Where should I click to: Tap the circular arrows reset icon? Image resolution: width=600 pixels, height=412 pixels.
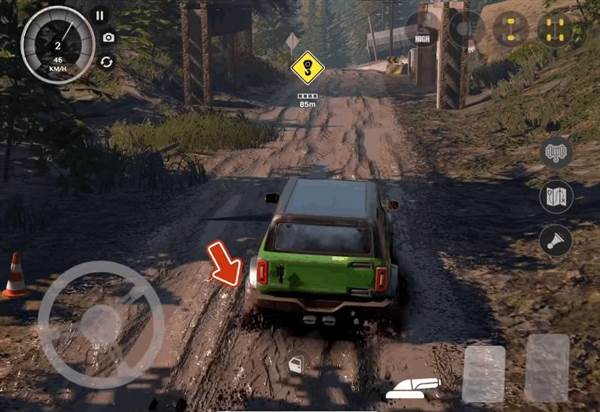pyautogui.click(x=105, y=61)
